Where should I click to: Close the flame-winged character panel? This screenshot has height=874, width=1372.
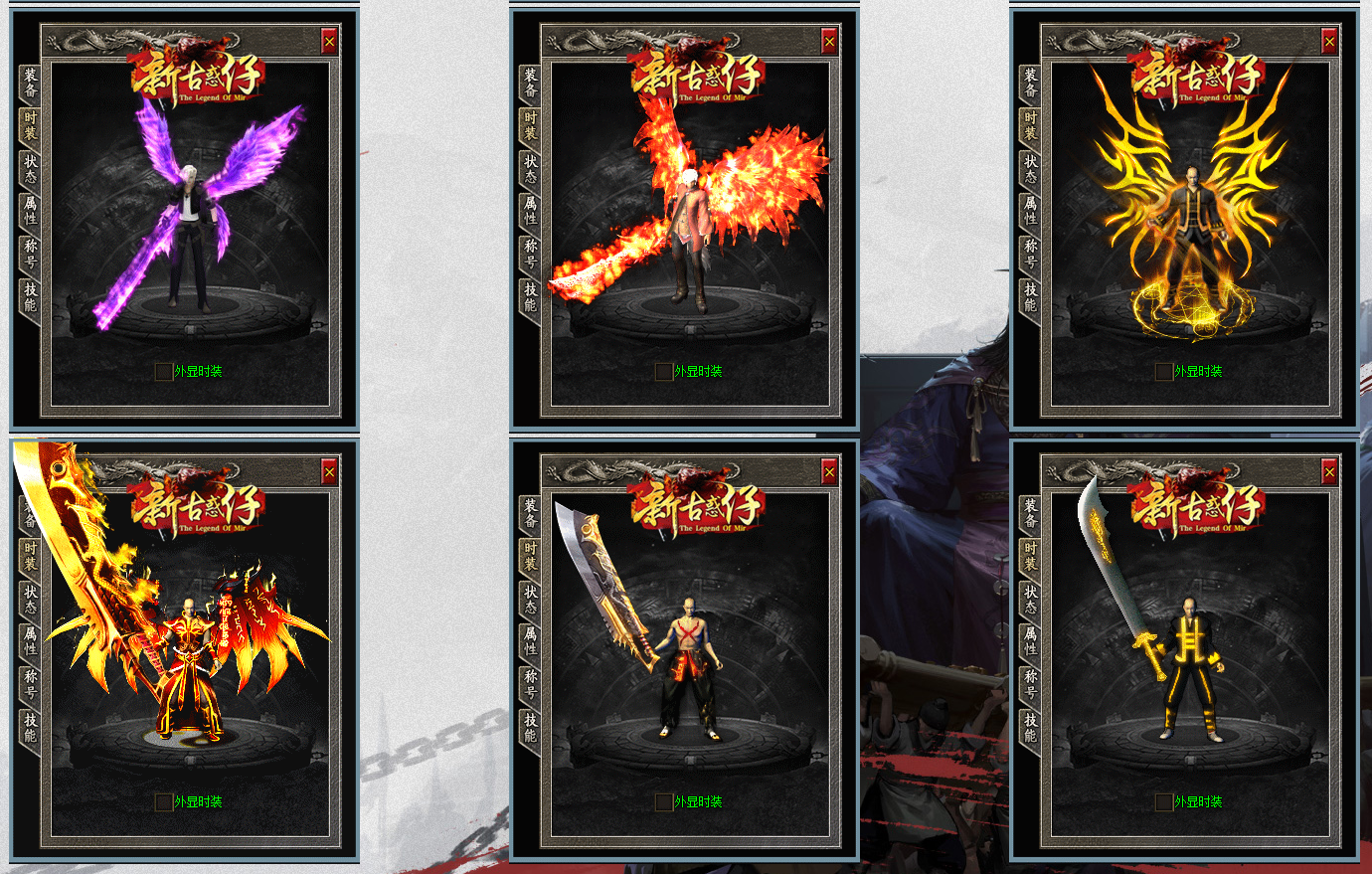pyautogui.click(x=829, y=41)
